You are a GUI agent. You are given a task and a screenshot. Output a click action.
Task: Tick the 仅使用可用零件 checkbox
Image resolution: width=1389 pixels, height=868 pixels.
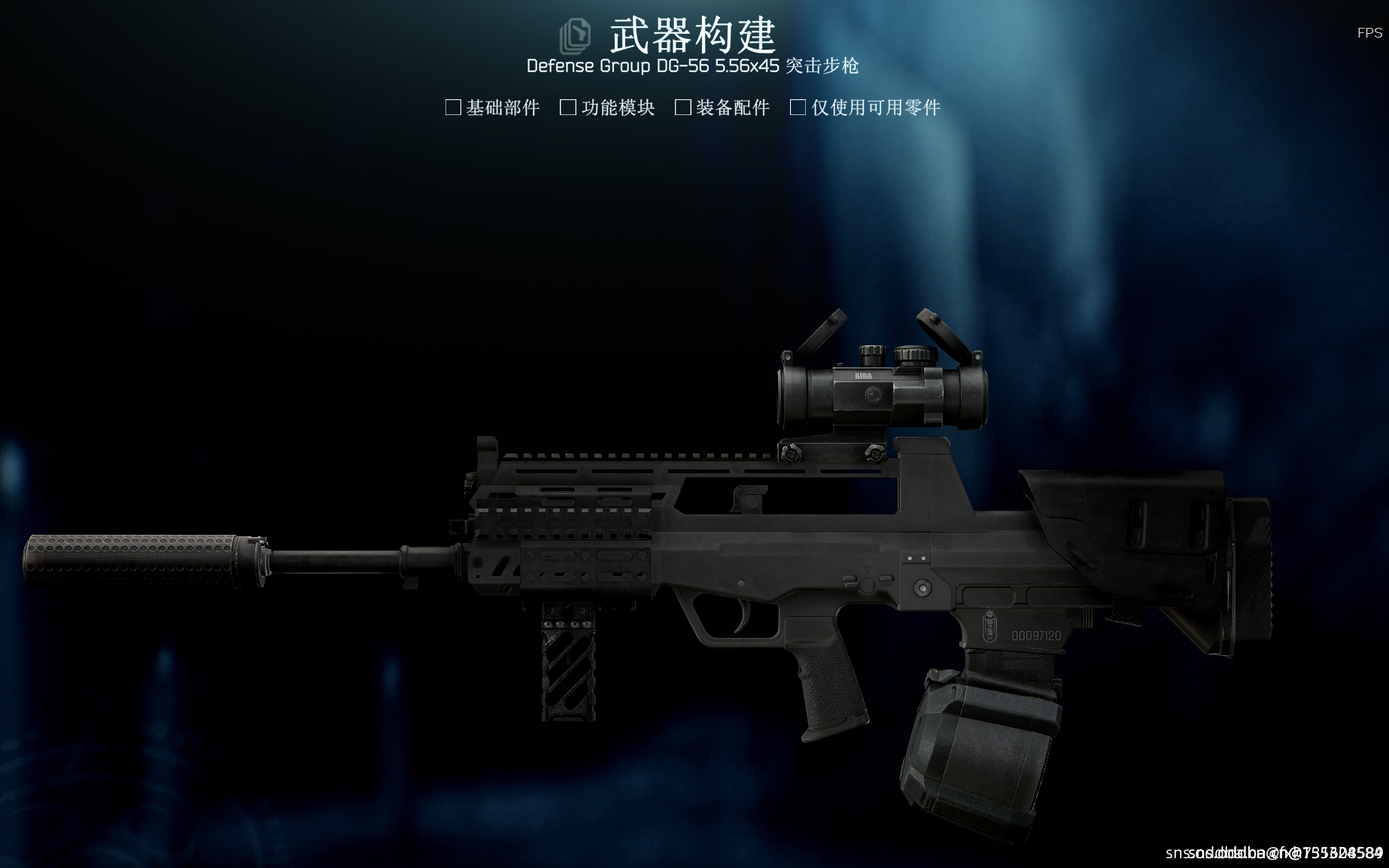pos(798,108)
